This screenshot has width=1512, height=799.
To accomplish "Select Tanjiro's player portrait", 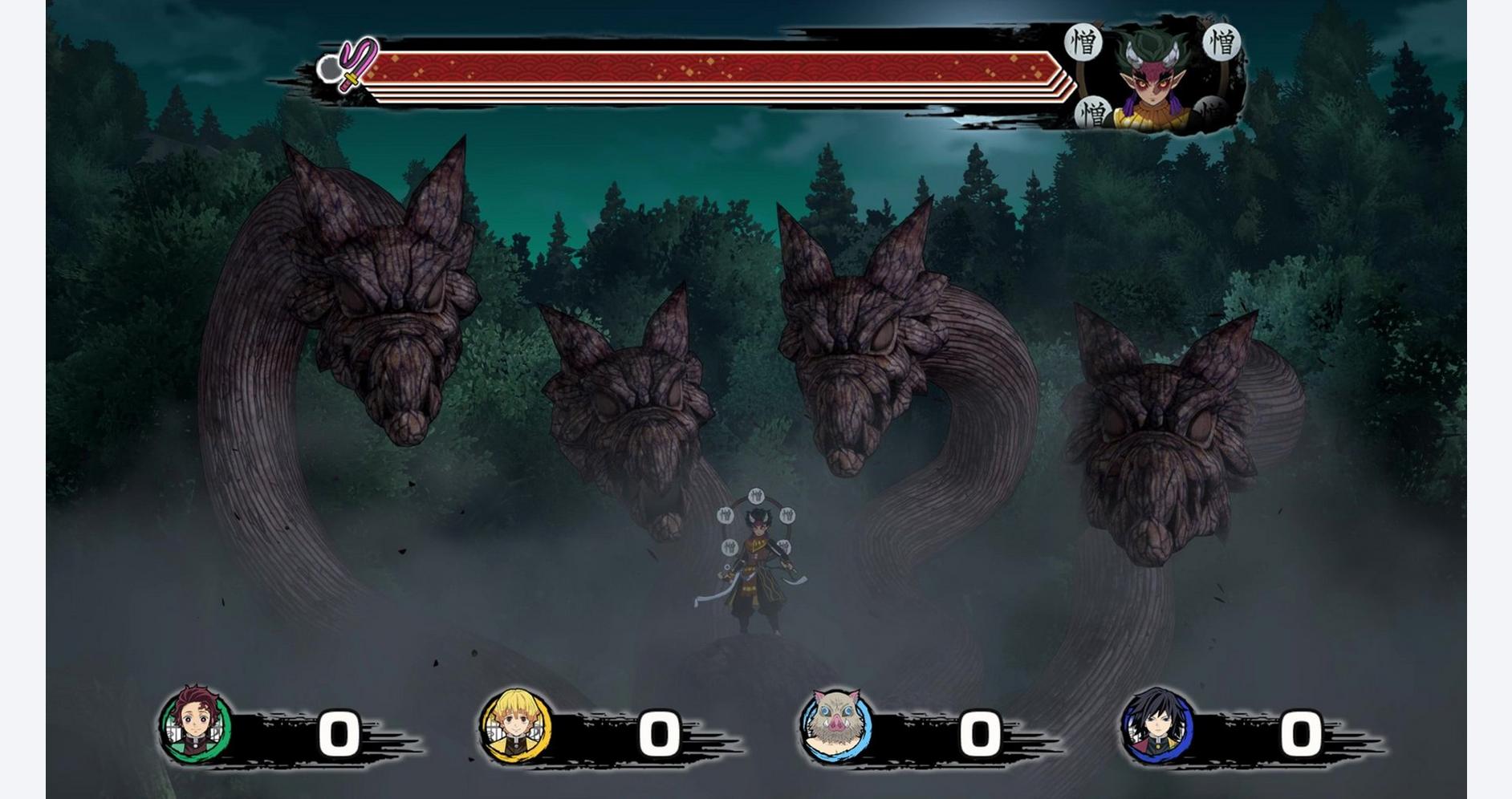I will pos(195,726).
